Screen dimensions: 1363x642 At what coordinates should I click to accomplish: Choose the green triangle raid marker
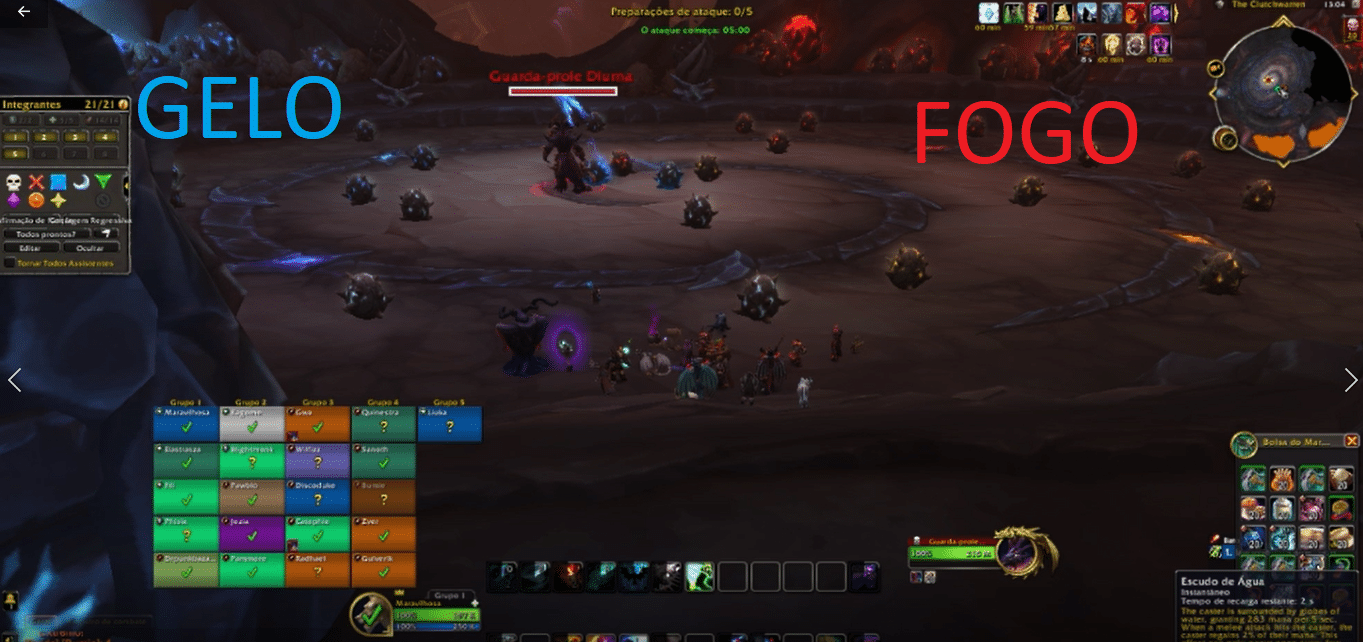(103, 182)
